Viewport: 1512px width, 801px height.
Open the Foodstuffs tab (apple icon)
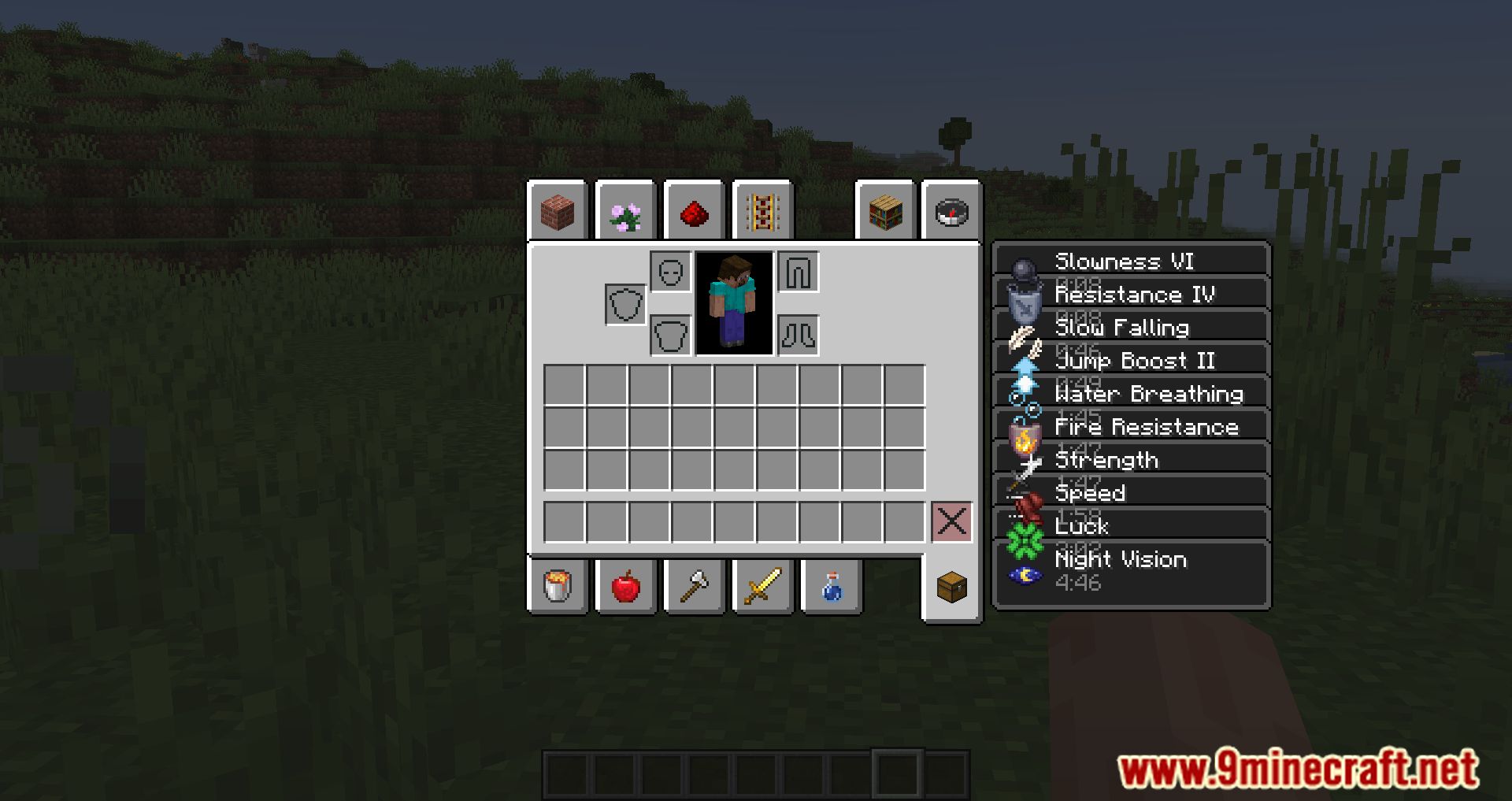625,584
